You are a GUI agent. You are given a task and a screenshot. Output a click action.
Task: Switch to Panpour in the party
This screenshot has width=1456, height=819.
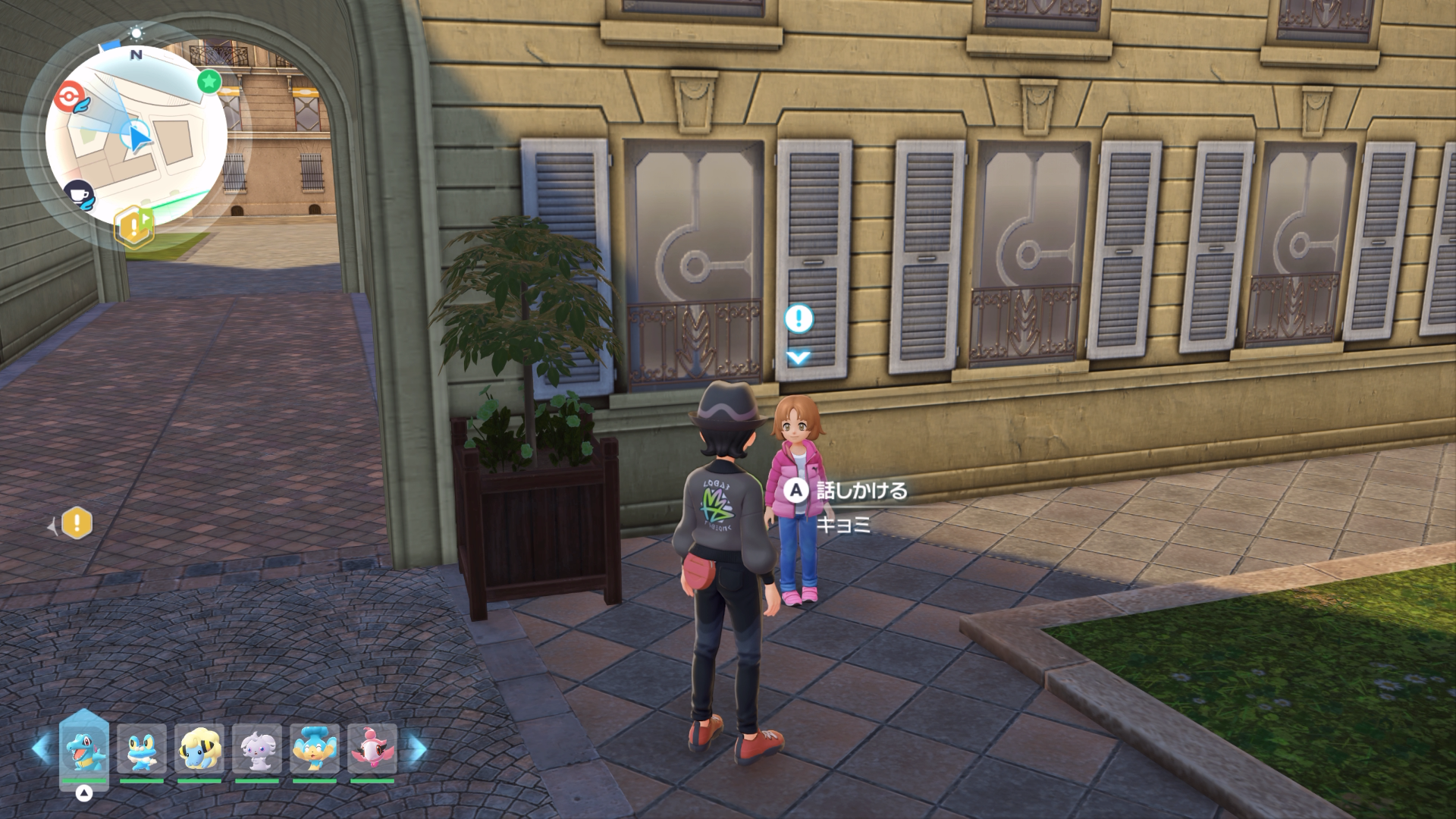coord(315,748)
